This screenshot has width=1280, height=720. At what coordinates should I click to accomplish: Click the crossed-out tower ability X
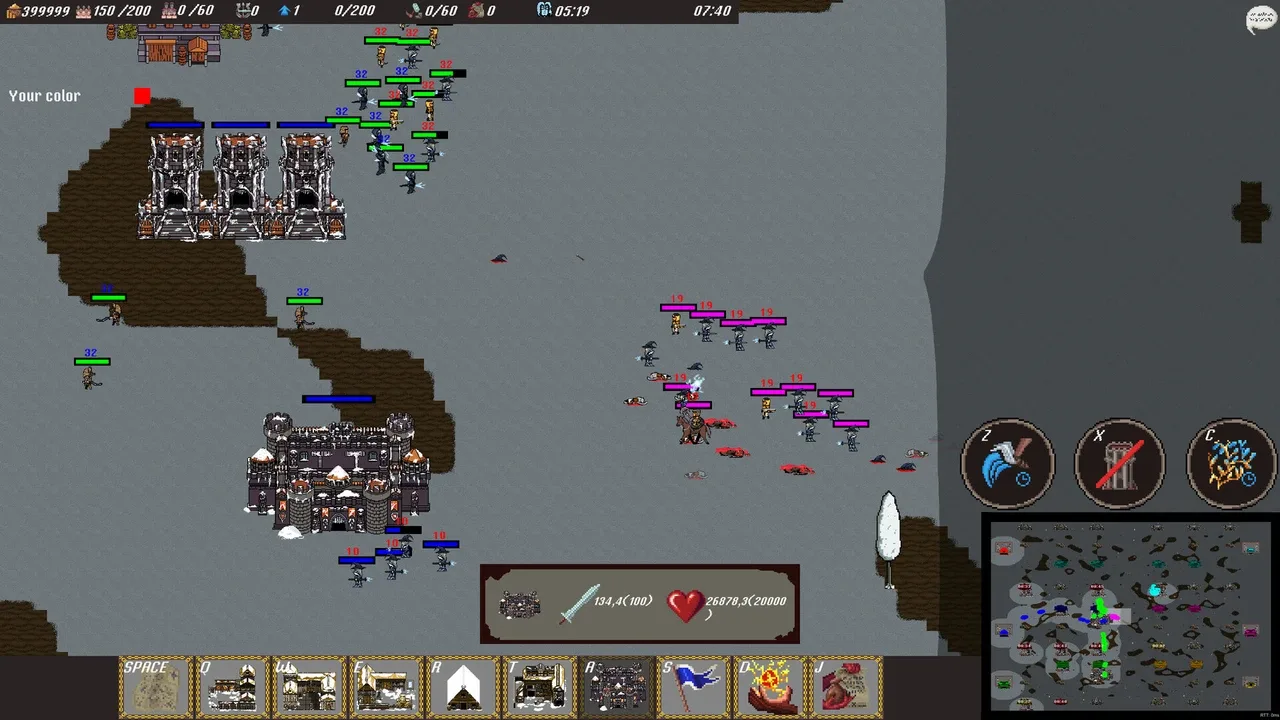click(1120, 464)
